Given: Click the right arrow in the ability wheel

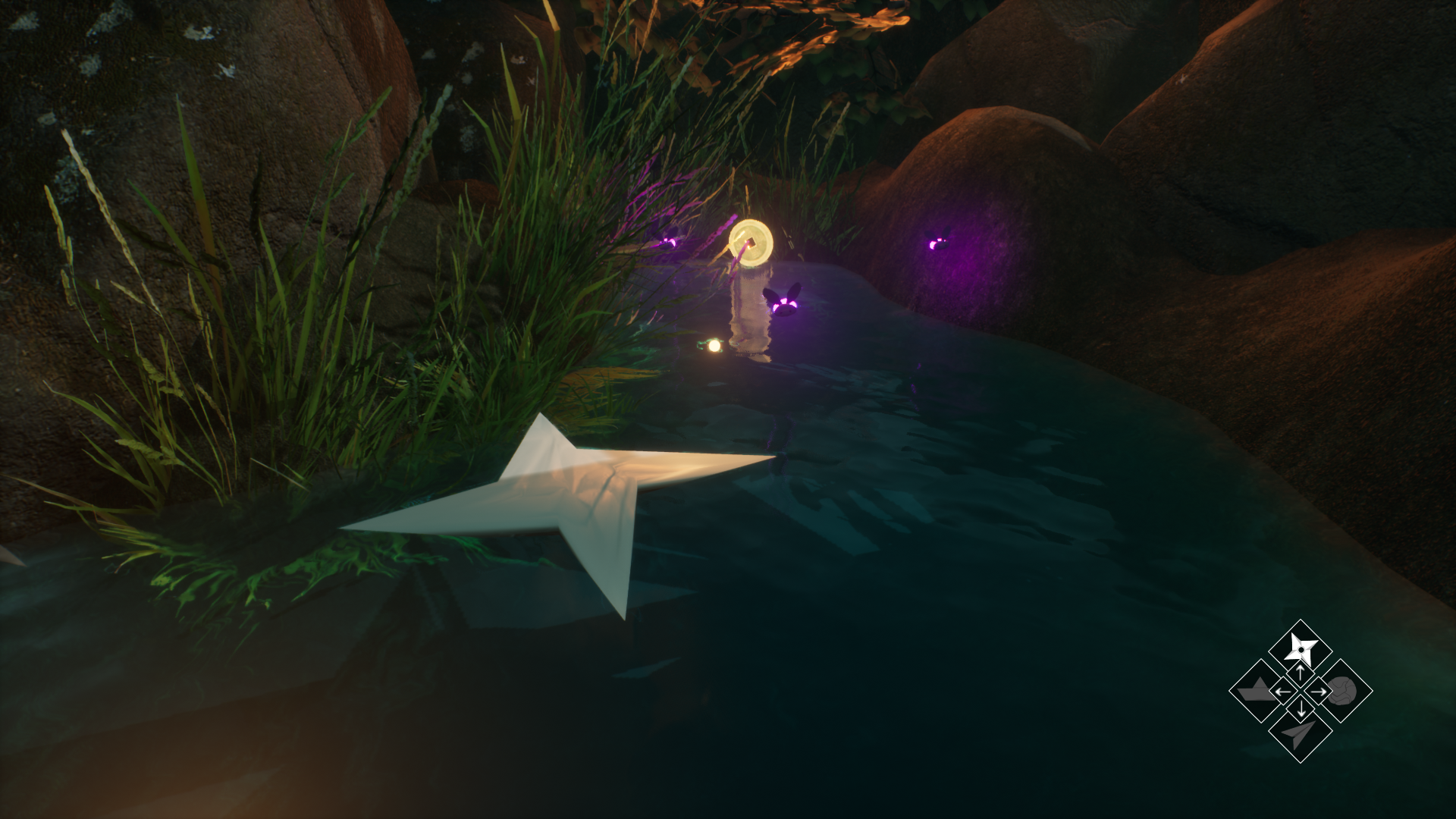Looking at the screenshot, I should [x=1318, y=692].
